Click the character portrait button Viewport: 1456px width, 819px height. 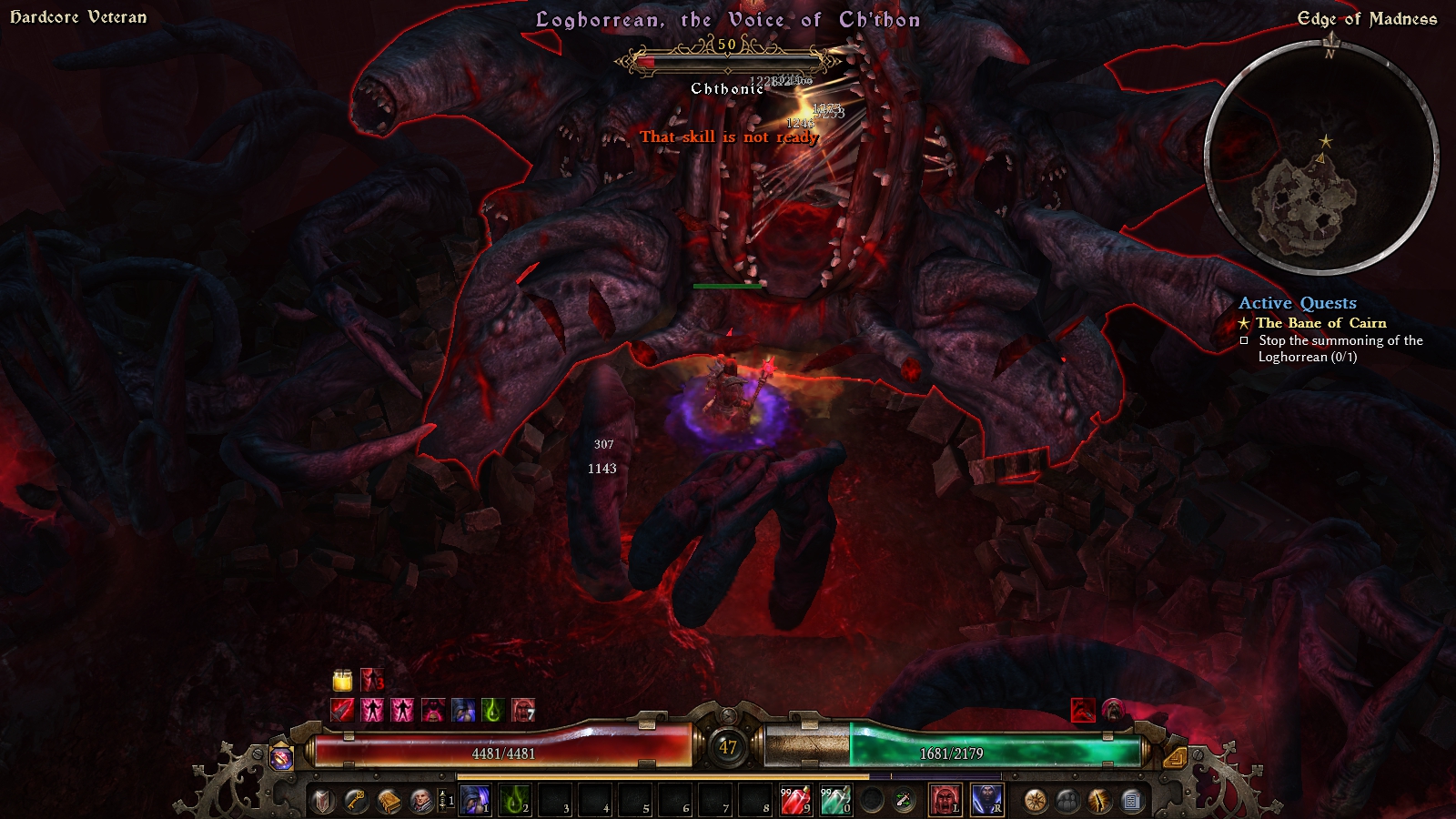[421, 801]
